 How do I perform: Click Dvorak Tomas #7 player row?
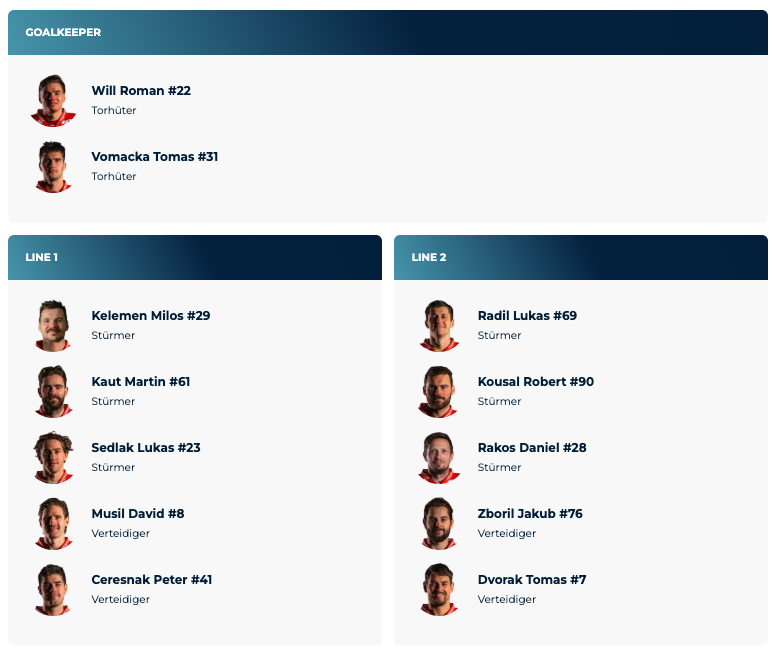click(x=531, y=580)
